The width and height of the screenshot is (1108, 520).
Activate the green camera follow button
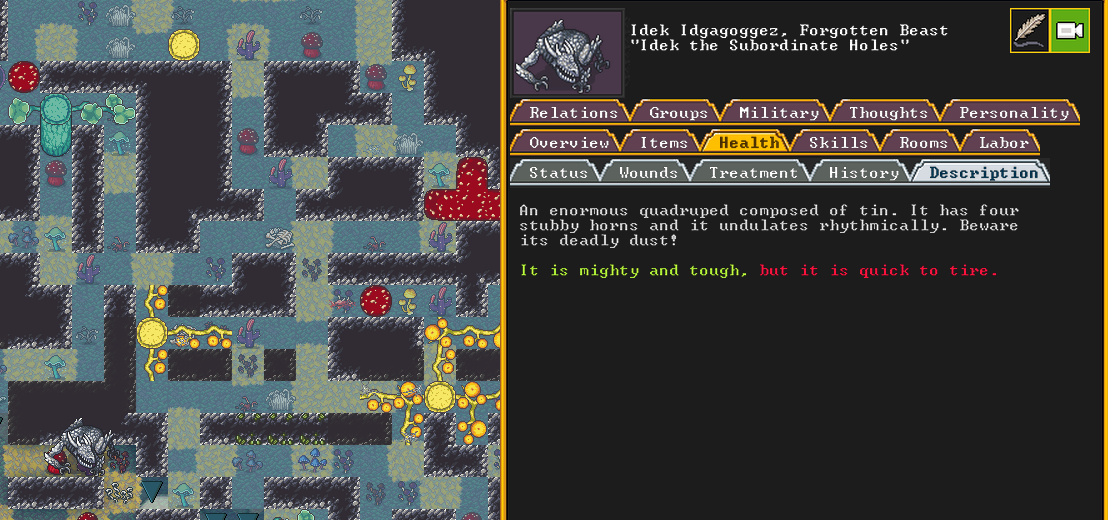point(1070,31)
